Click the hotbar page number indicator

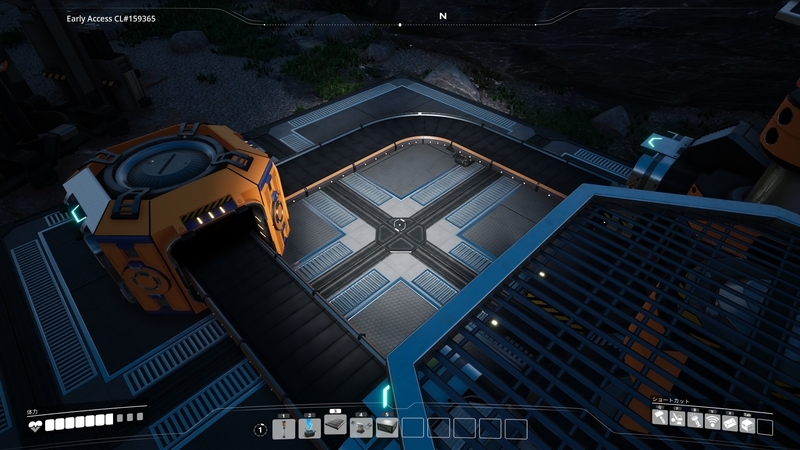tap(260, 429)
